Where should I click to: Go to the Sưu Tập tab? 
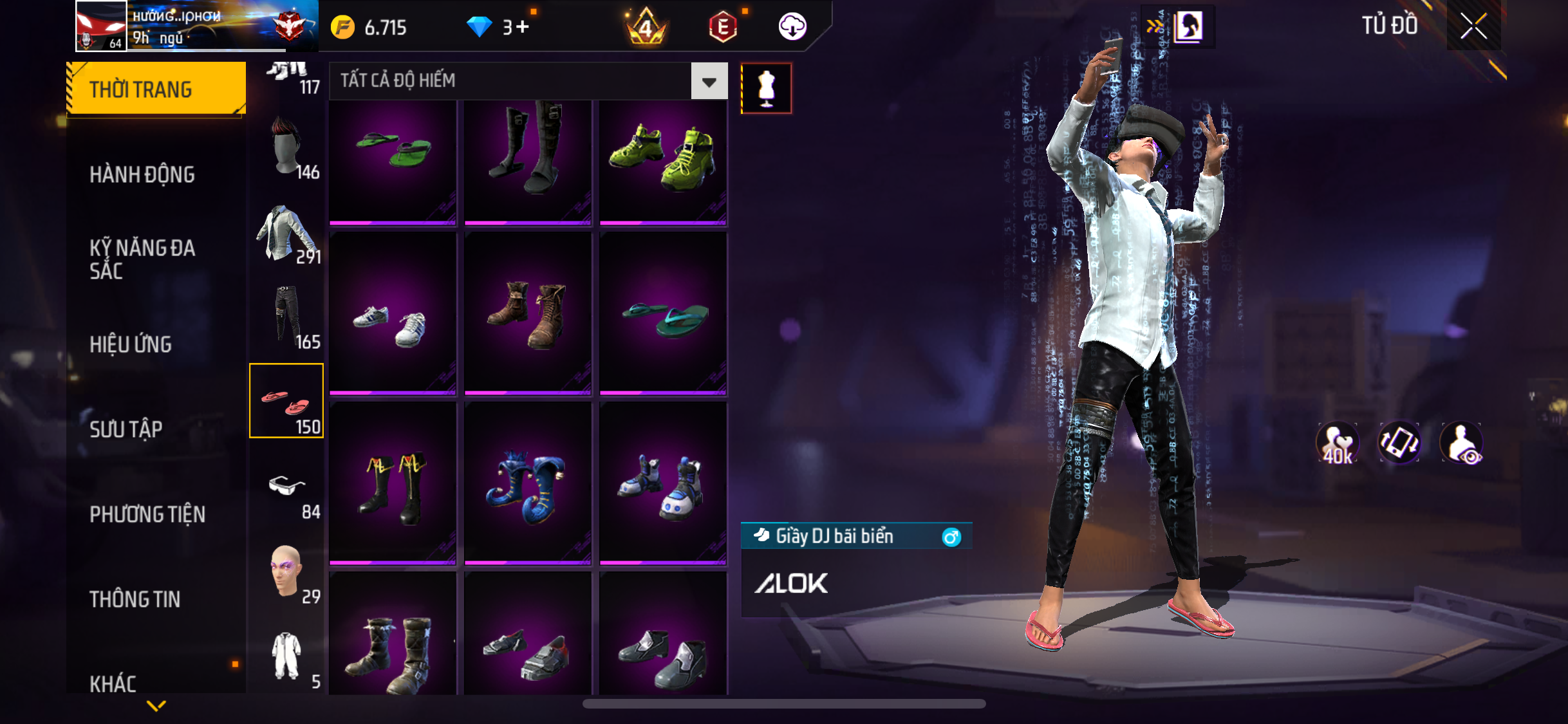click(x=126, y=429)
